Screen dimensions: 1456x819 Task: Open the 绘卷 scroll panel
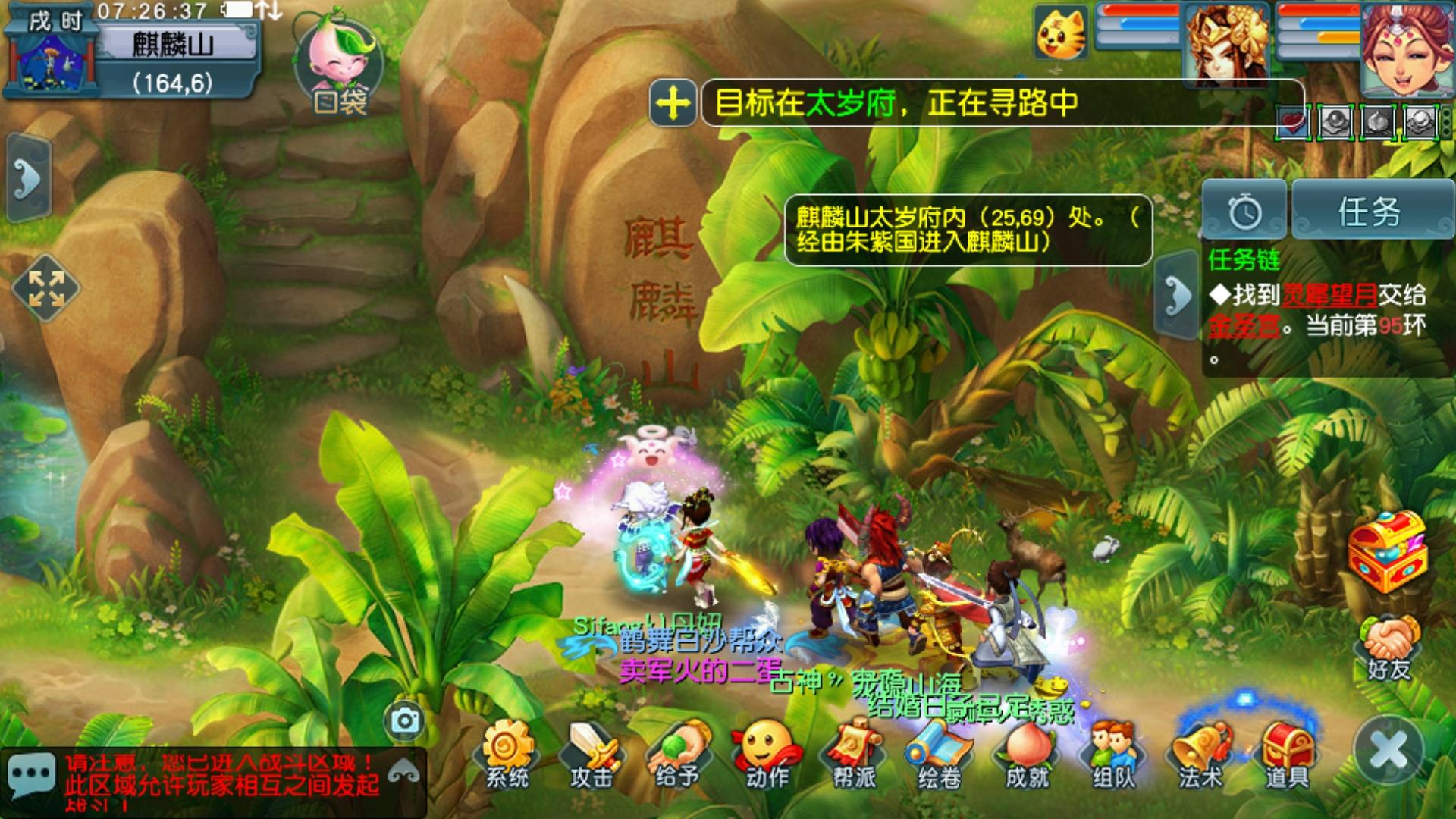tap(939, 754)
